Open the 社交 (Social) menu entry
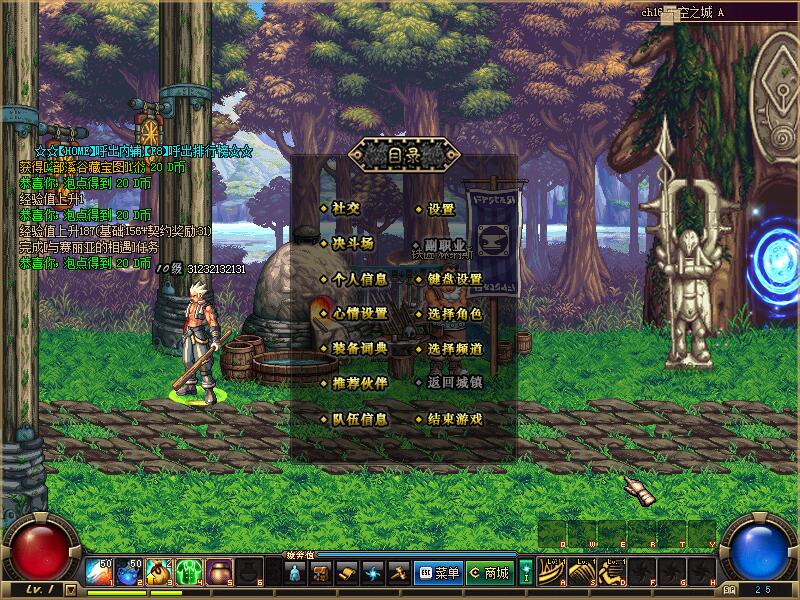This screenshot has width=800, height=600. click(346, 209)
